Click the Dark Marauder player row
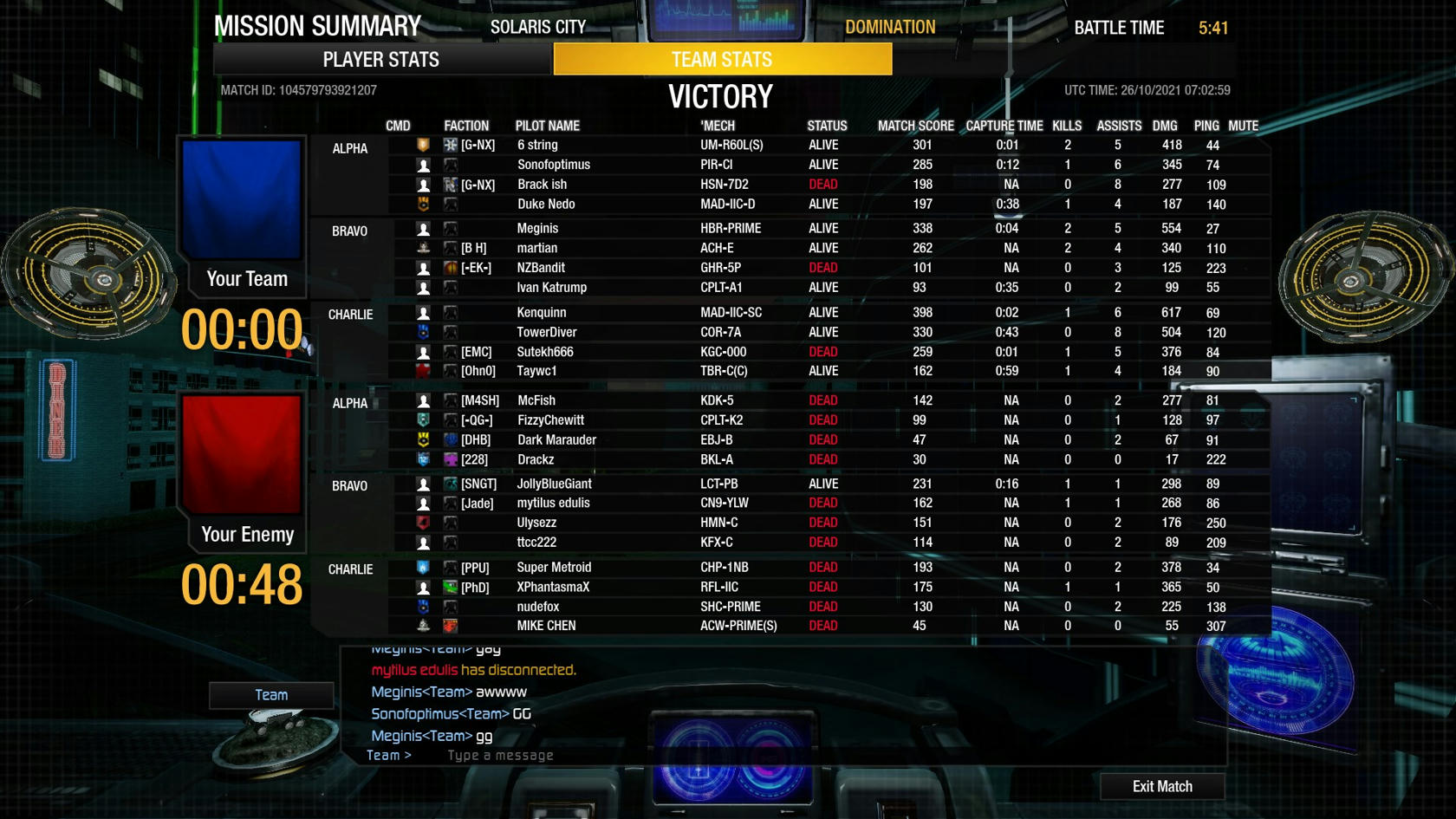 click(x=556, y=440)
